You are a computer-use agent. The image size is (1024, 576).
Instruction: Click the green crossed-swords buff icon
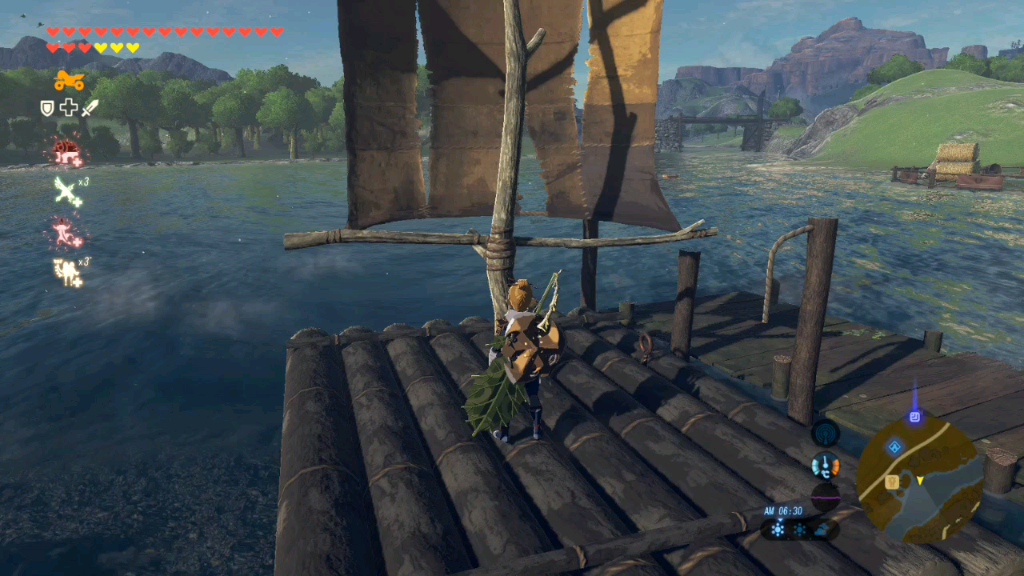(68, 190)
